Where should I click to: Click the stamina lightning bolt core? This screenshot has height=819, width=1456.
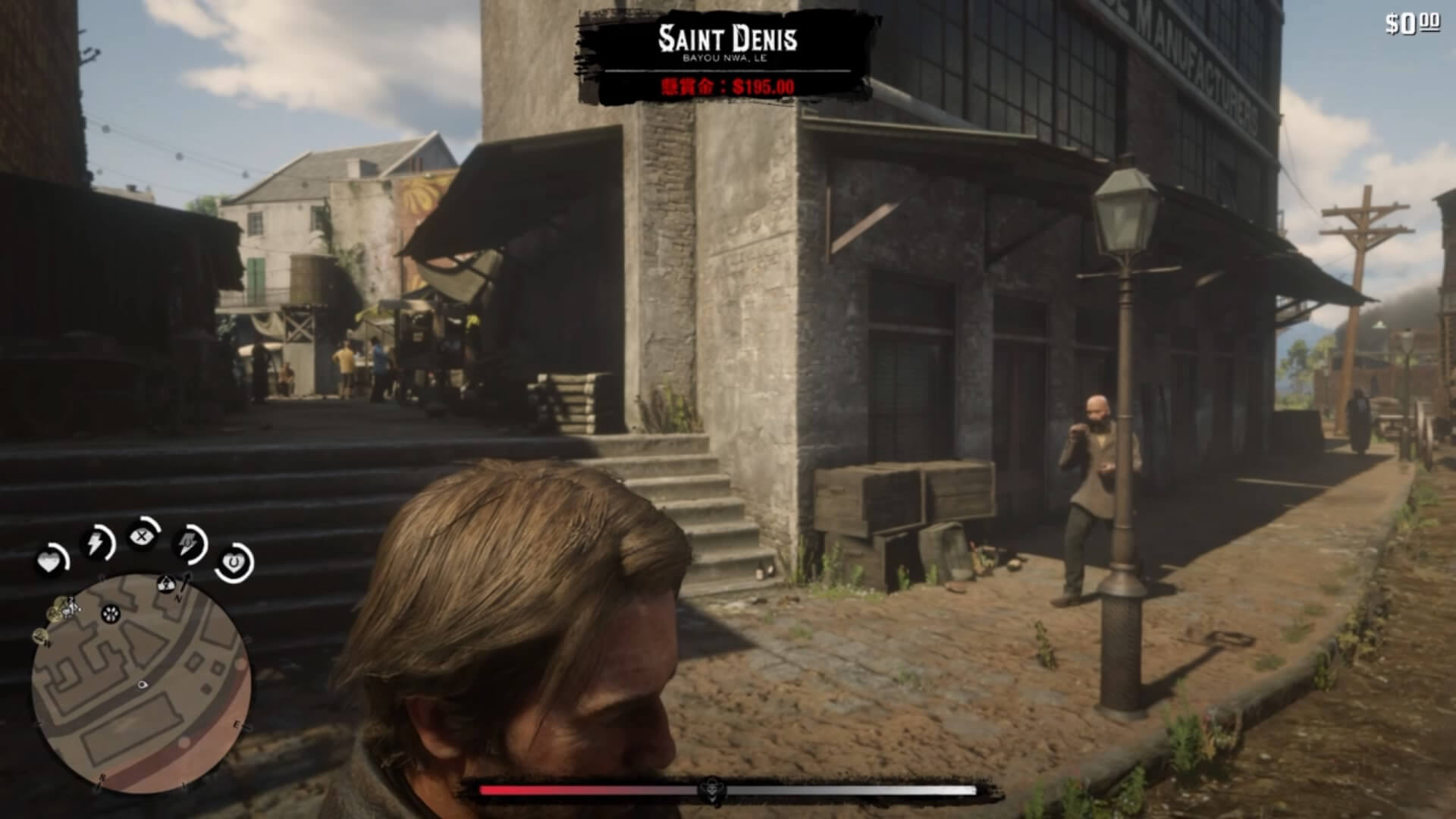(x=96, y=543)
